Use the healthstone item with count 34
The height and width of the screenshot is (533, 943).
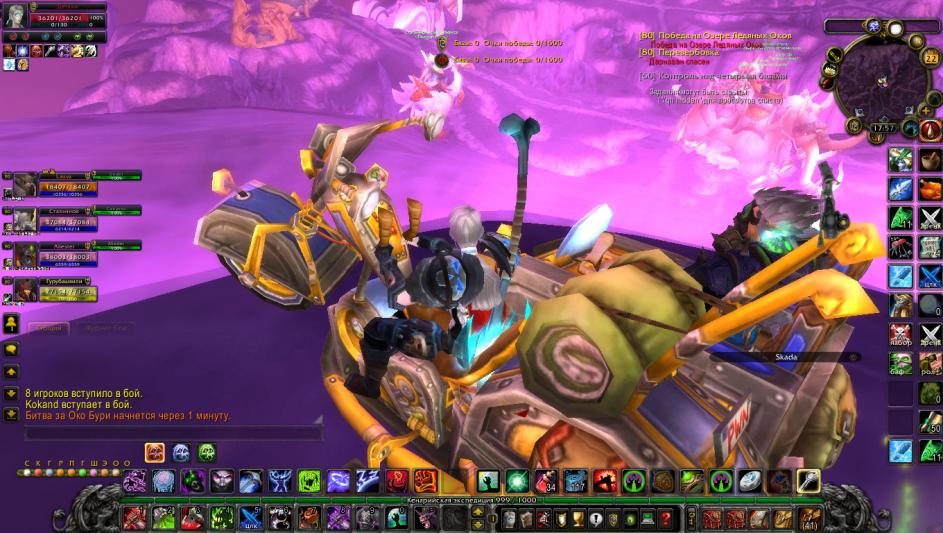point(545,482)
